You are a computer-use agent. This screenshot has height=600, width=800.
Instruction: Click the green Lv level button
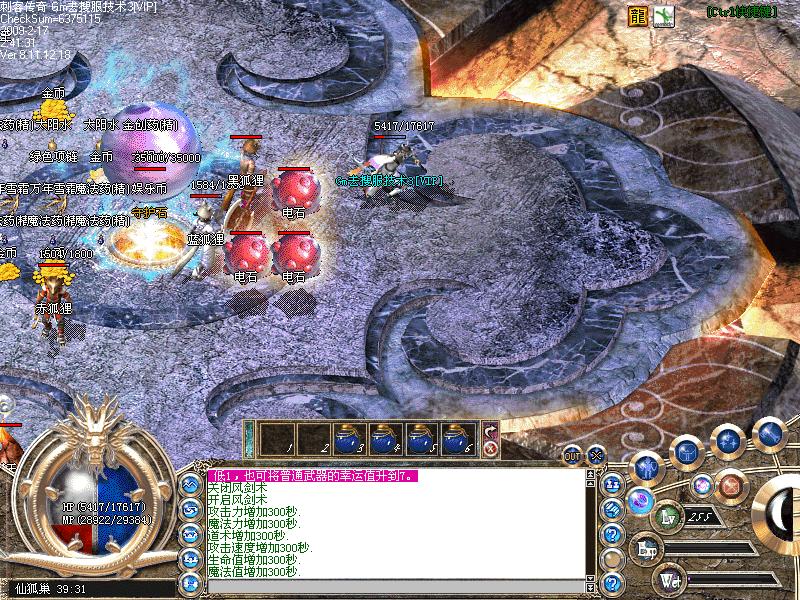(x=669, y=516)
